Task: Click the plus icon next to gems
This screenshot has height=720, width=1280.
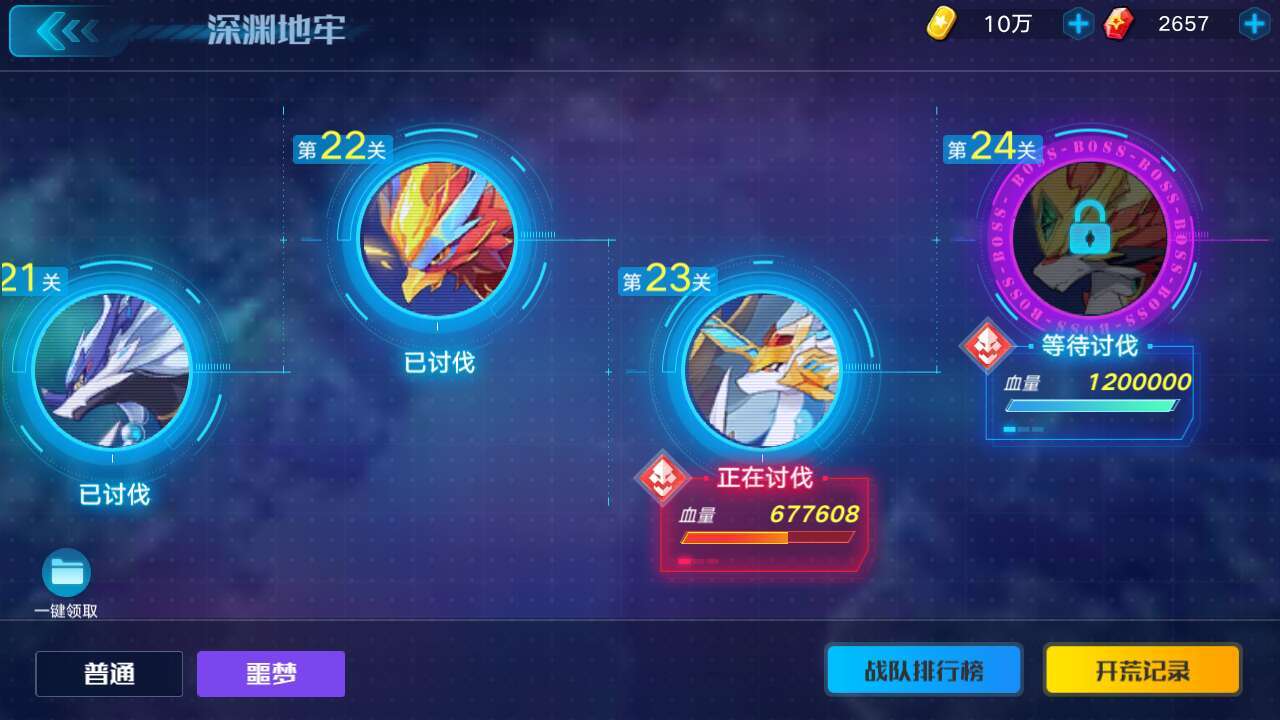Action: (1256, 23)
